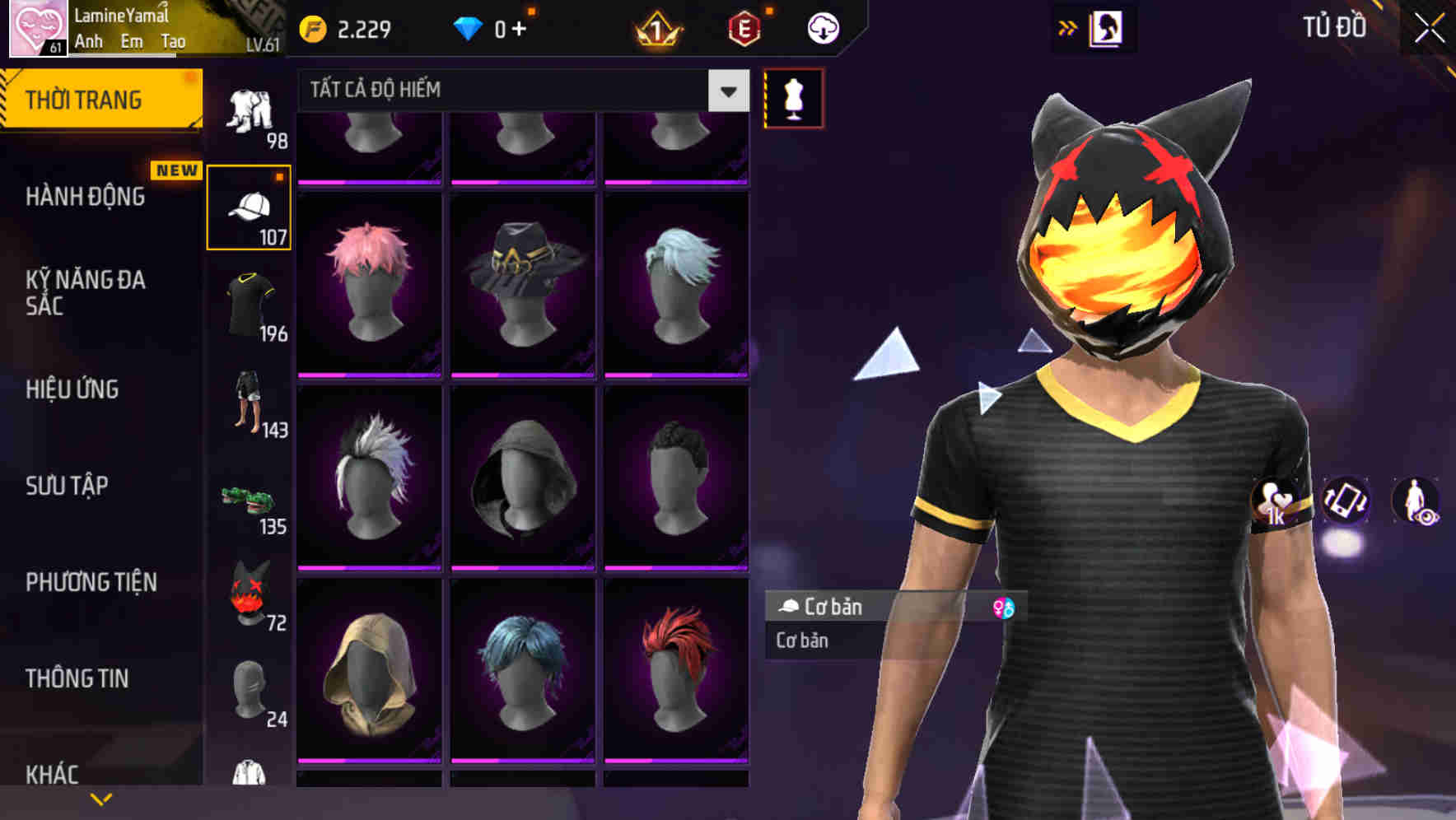Select the cap category icon showing 107
The image size is (1456, 820).
click(249, 206)
